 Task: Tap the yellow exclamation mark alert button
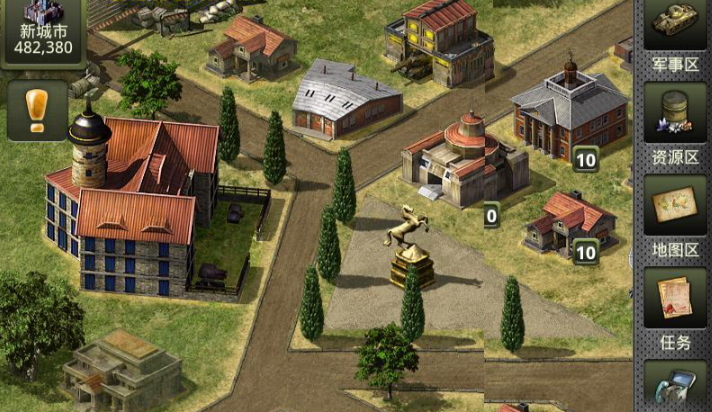click(37, 109)
